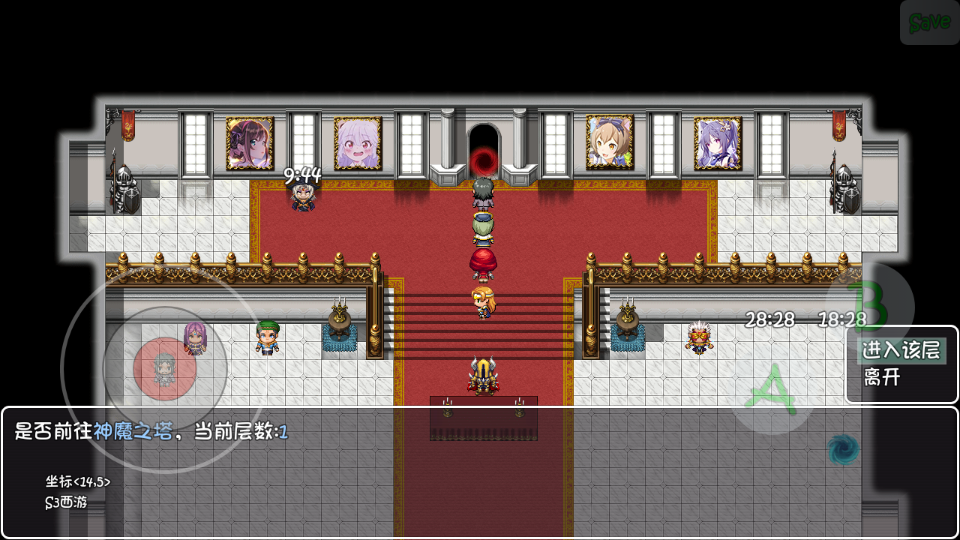960x540 pixels.
Task: Choose the 进入该层 option
Action: click(901, 350)
